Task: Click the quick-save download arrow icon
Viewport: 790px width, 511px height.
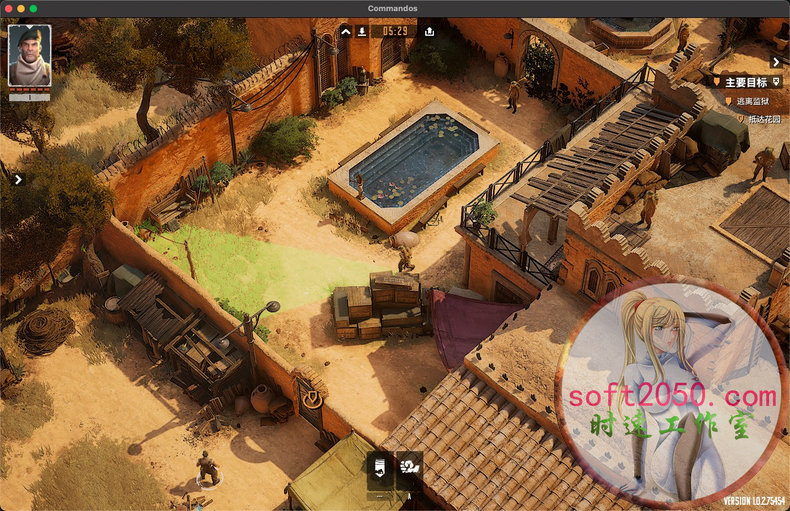Action: 360,31
